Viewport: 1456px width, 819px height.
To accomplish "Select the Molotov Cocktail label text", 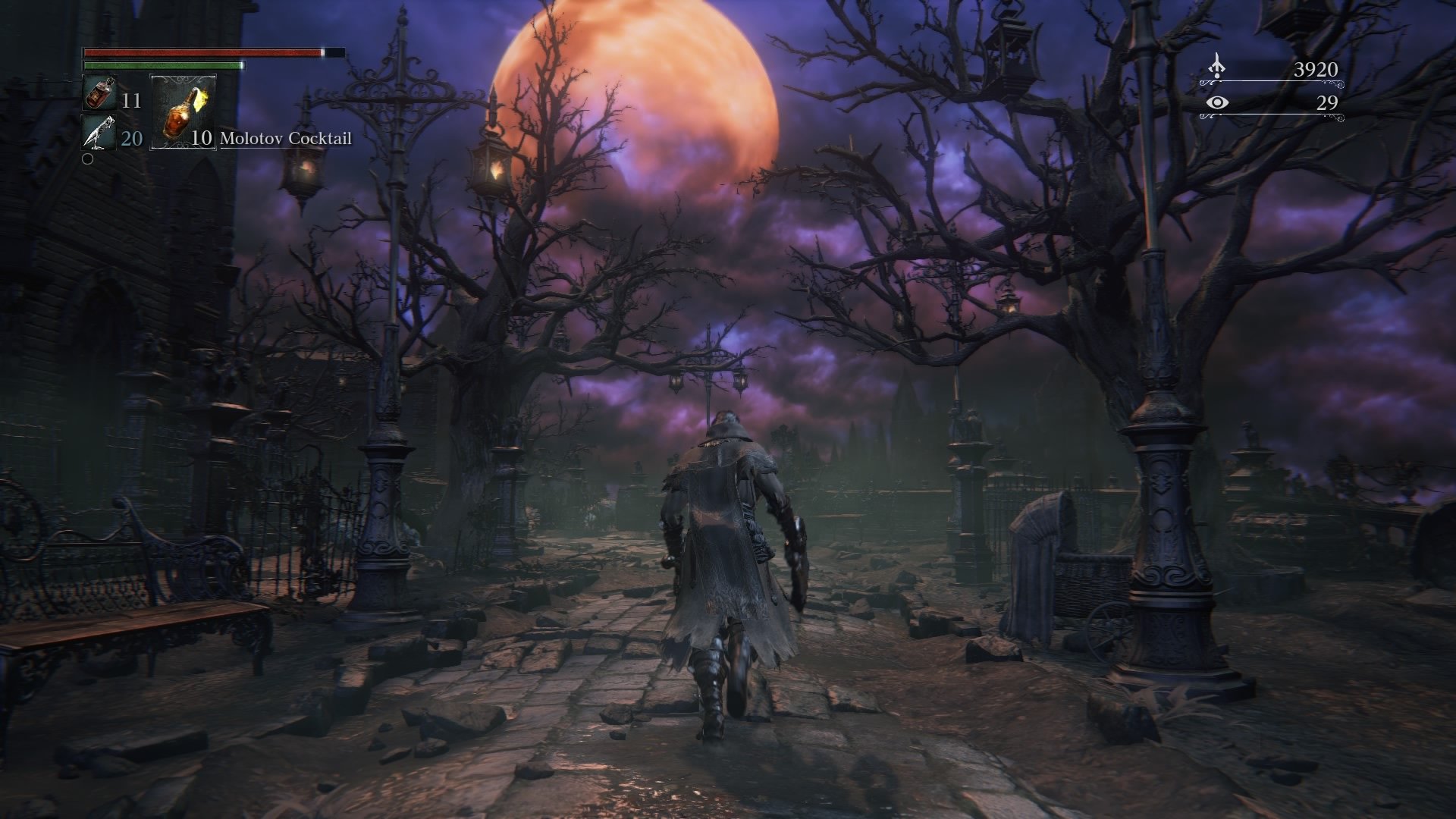I will (x=286, y=140).
